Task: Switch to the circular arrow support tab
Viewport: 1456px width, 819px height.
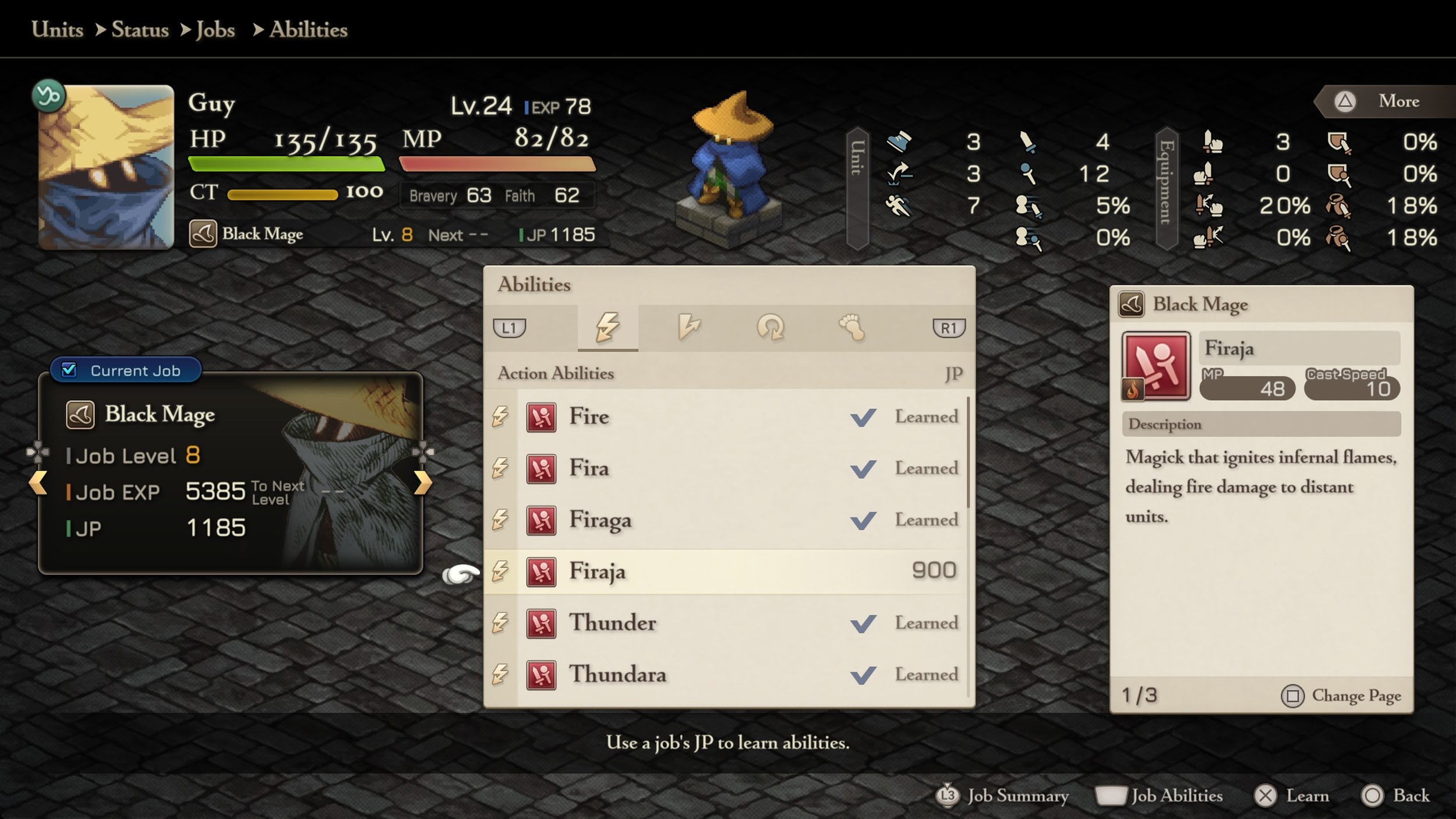Action: coord(771,327)
